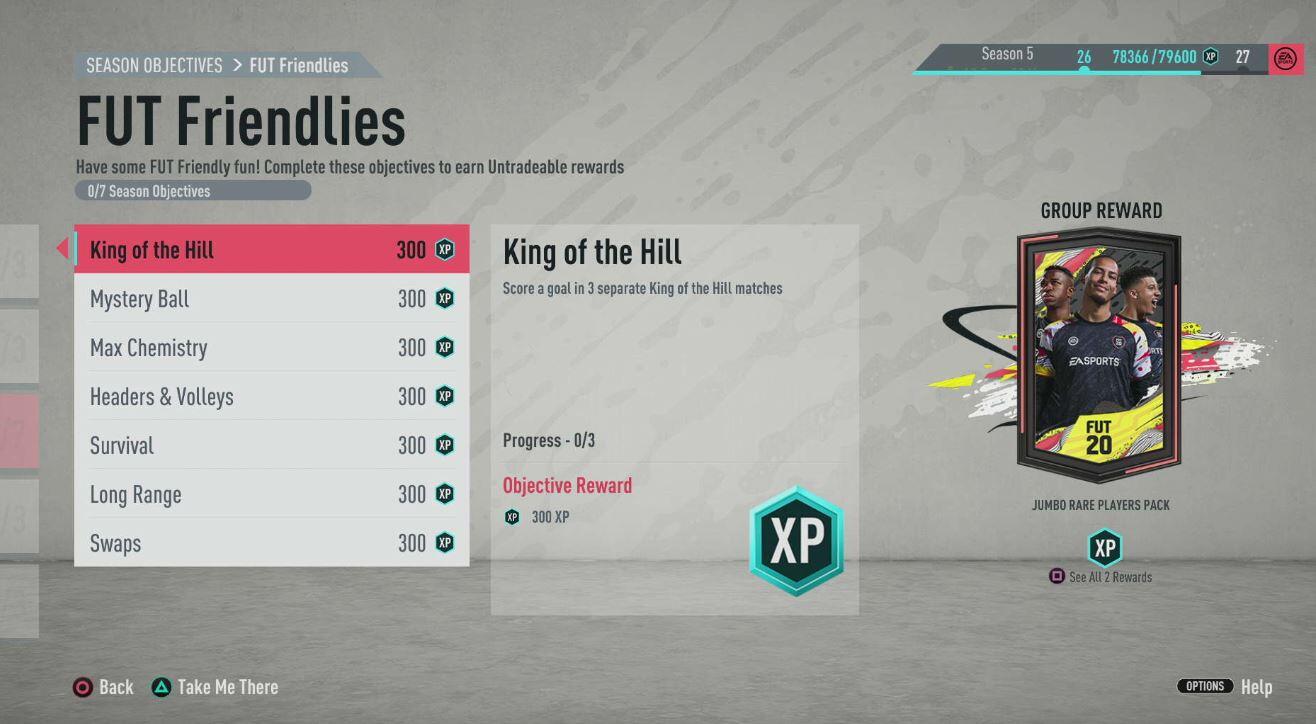
Task: Open the Max Chemistry objective
Action: [271, 348]
